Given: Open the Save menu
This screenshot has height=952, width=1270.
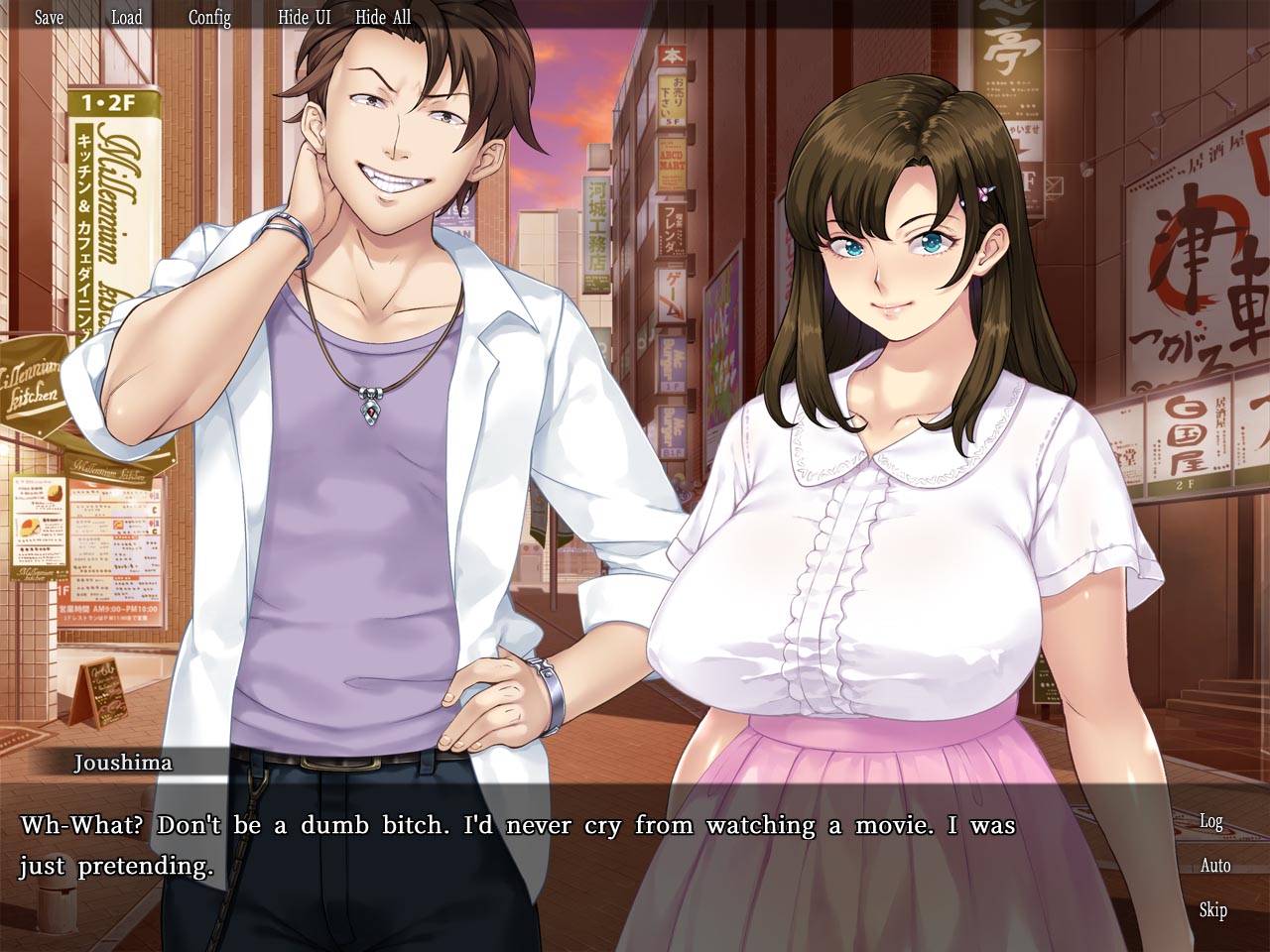Looking at the screenshot, I should [x=49, y=18].
